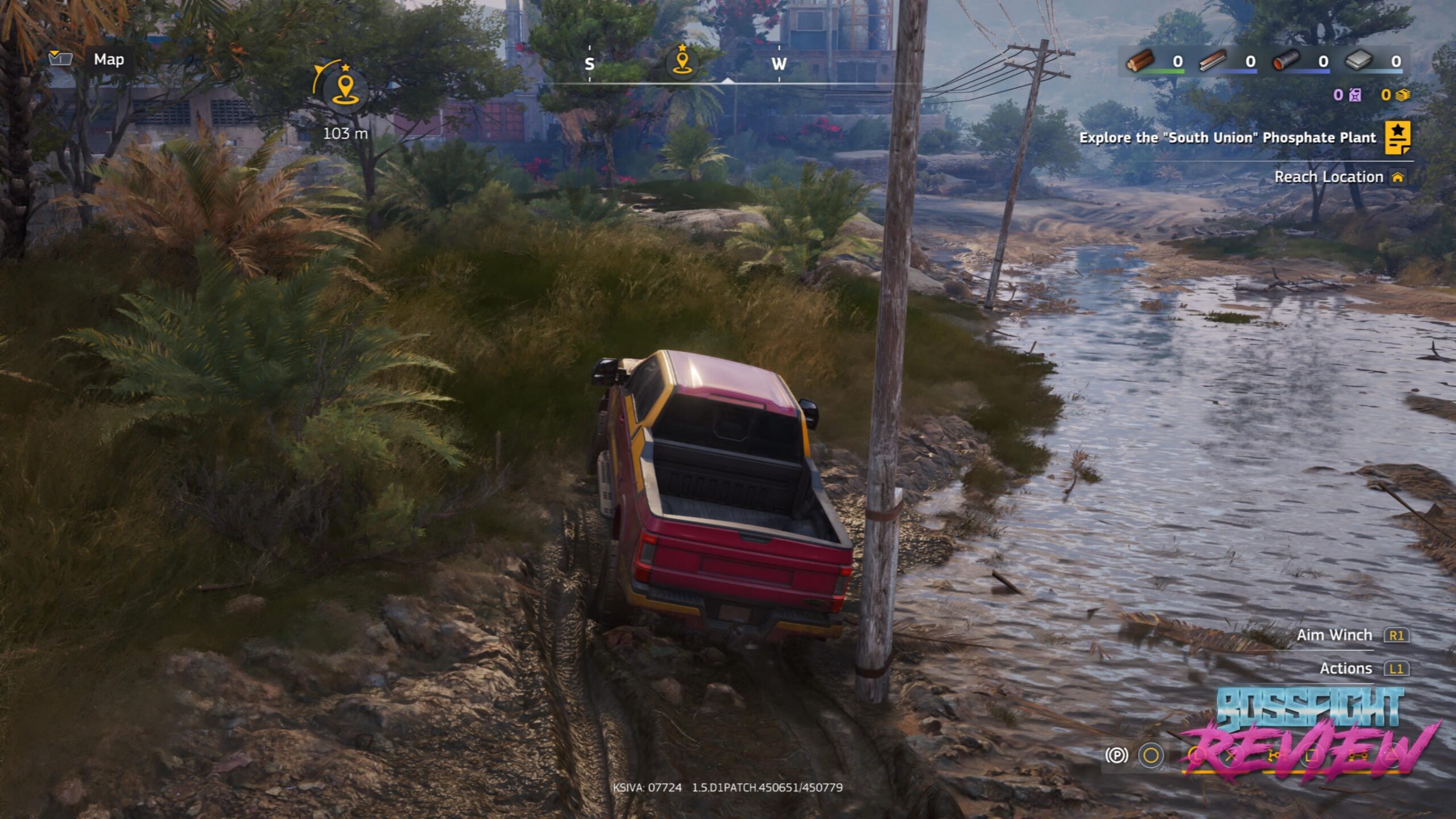The image size is (1456, 819).
Task: Select the Reach Location objective house icon
Action: (x=1397, y=177)
